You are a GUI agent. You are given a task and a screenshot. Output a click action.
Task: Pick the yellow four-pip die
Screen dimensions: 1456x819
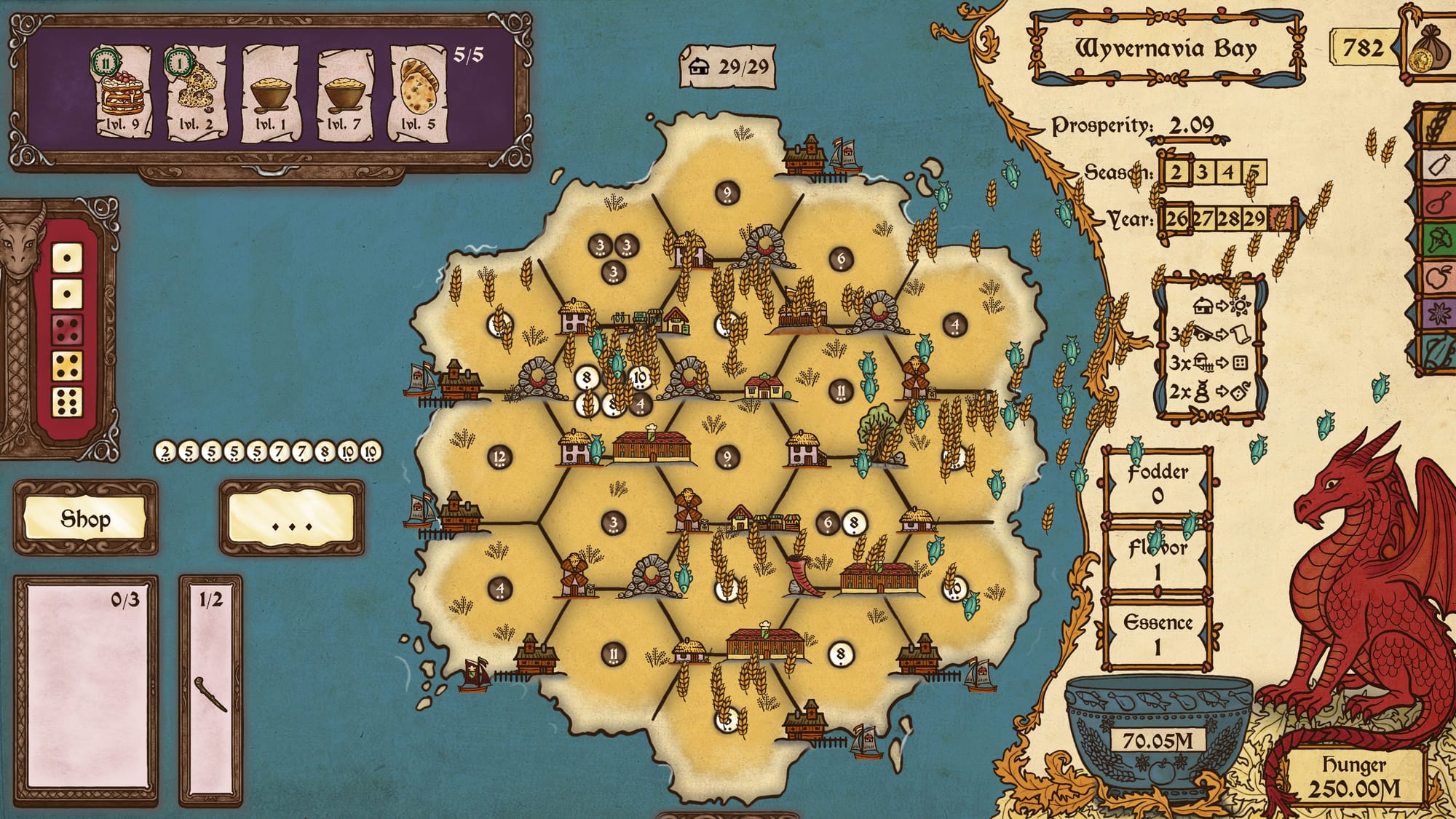tap(67, 366)
